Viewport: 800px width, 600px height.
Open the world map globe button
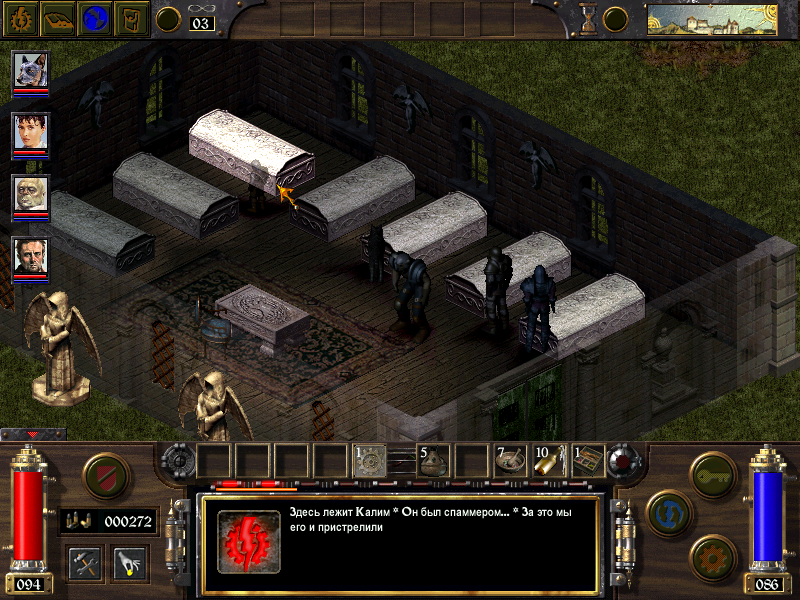pyautogui.click(x=95, y=18)
